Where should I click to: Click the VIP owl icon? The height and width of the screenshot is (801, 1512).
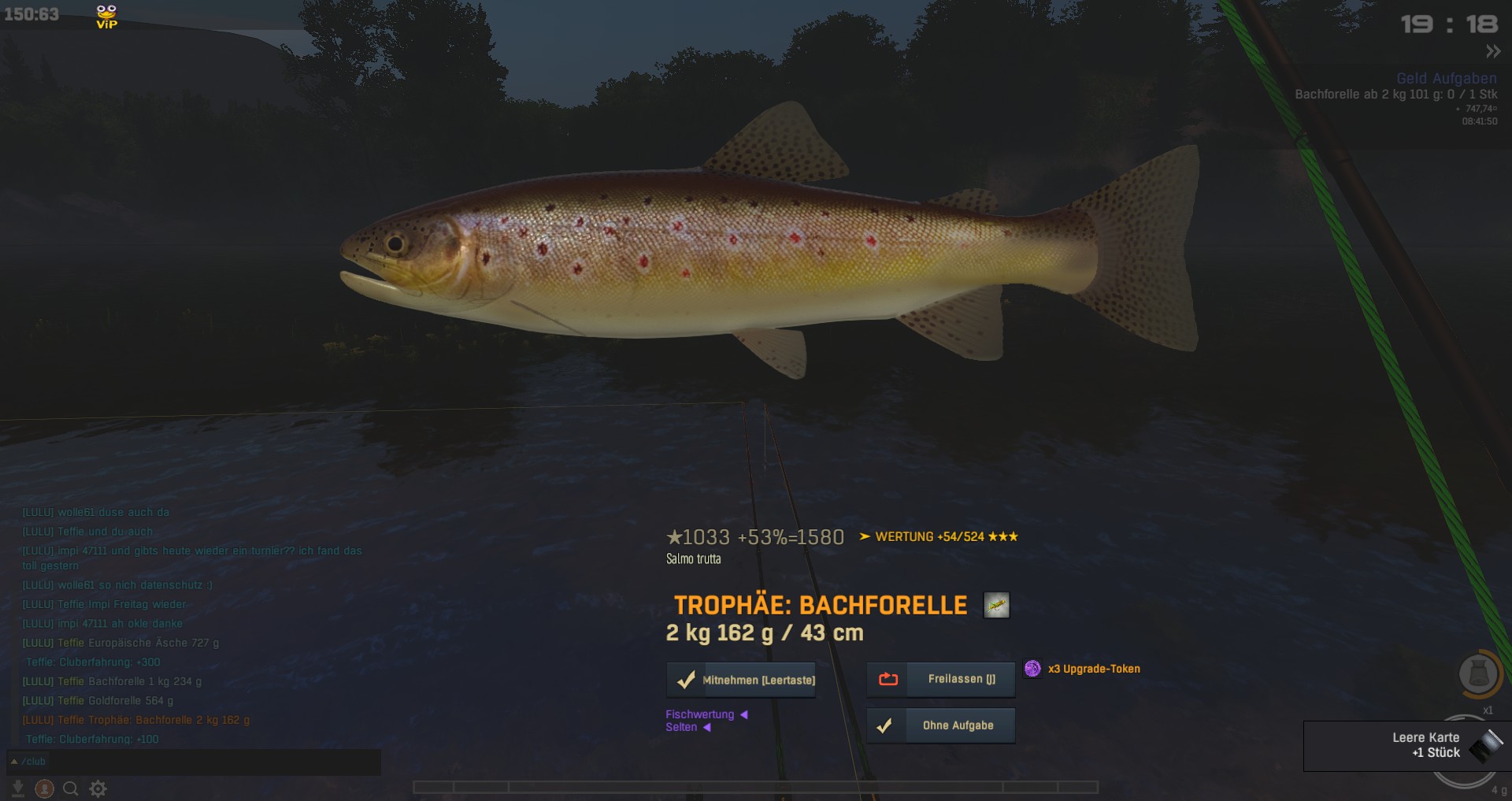pos(106,16)
